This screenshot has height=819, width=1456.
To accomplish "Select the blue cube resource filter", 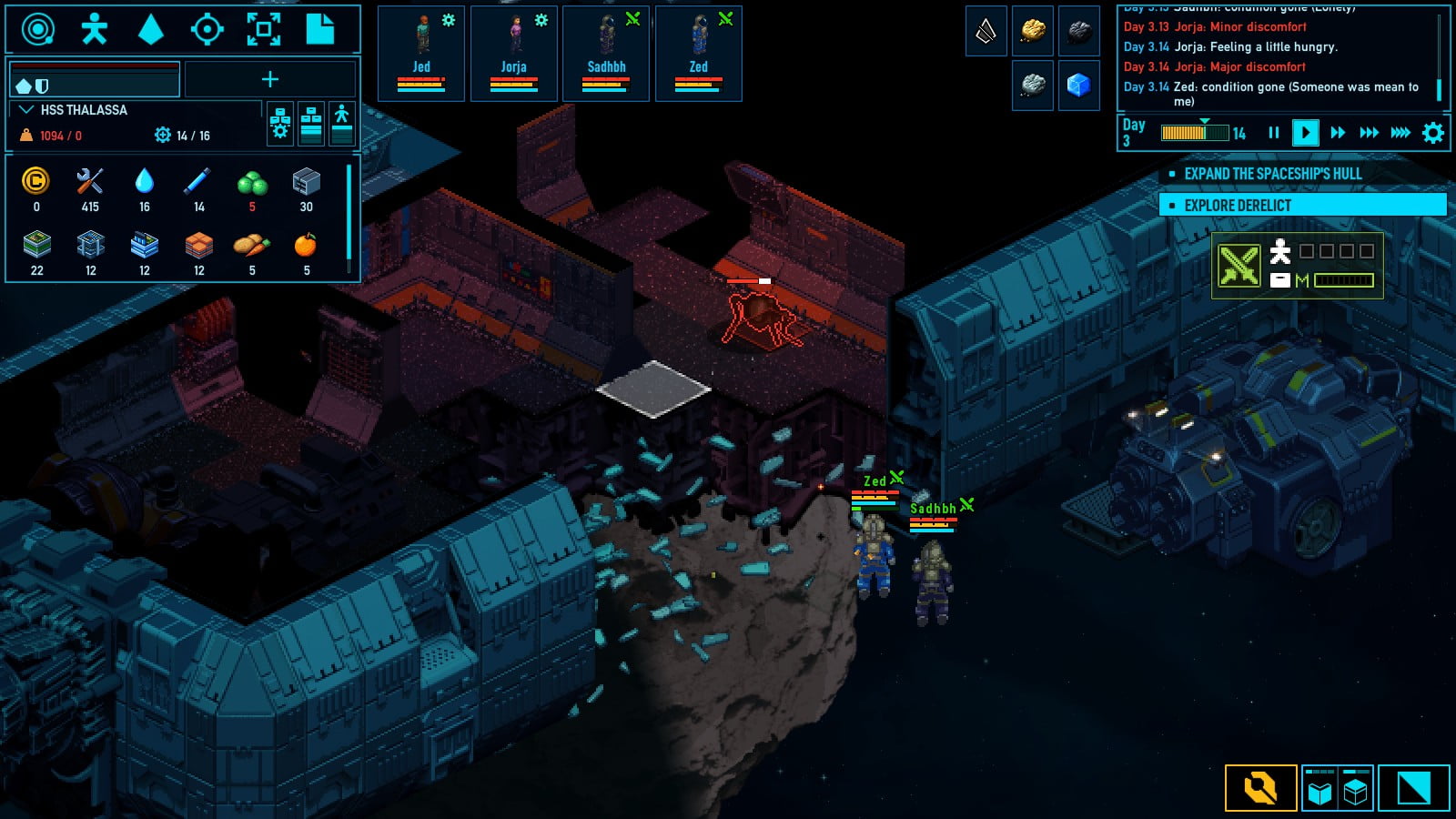I will pyautogui.click(x=1078, y=86).
